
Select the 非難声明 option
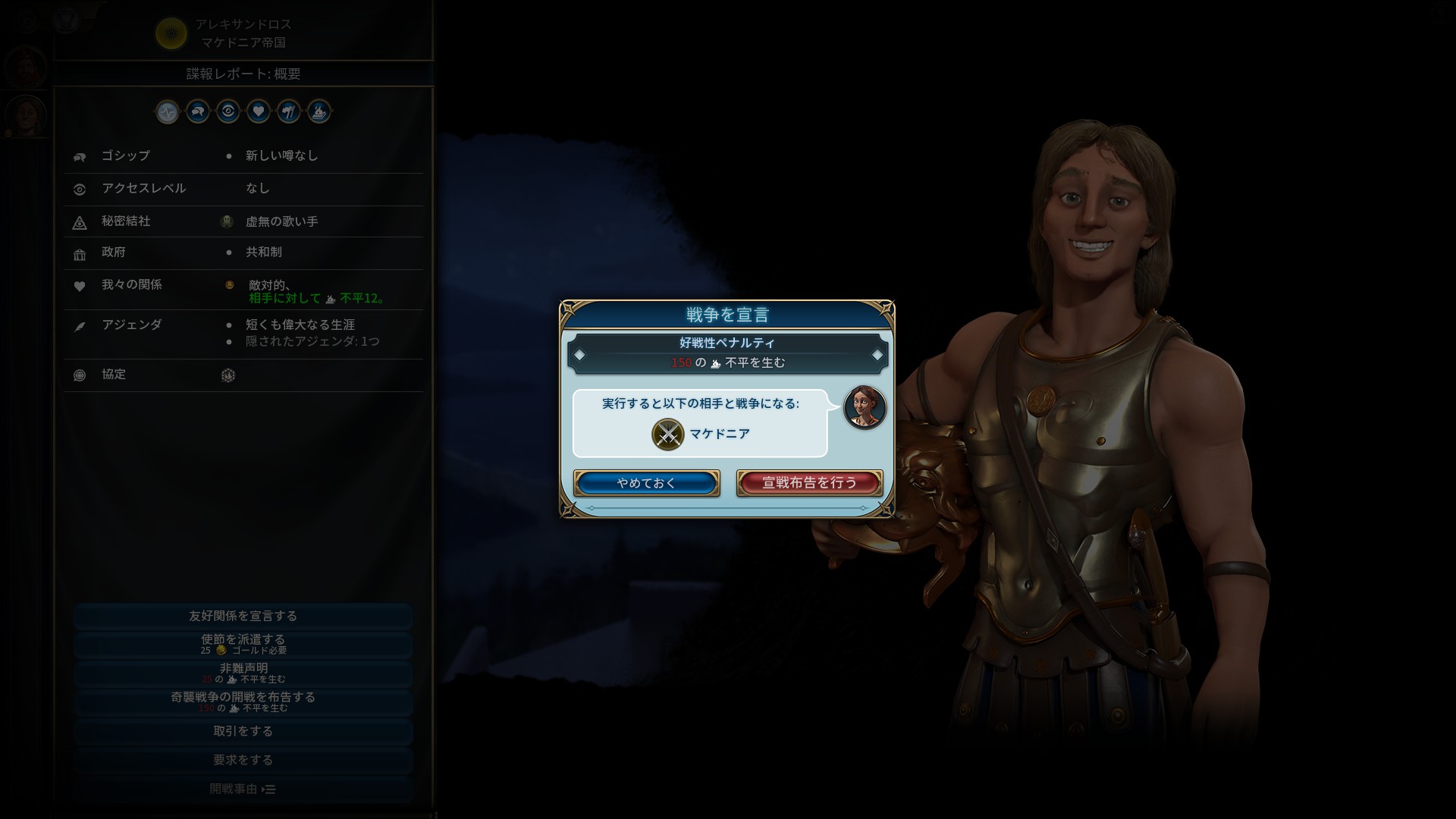pos(243,673)
